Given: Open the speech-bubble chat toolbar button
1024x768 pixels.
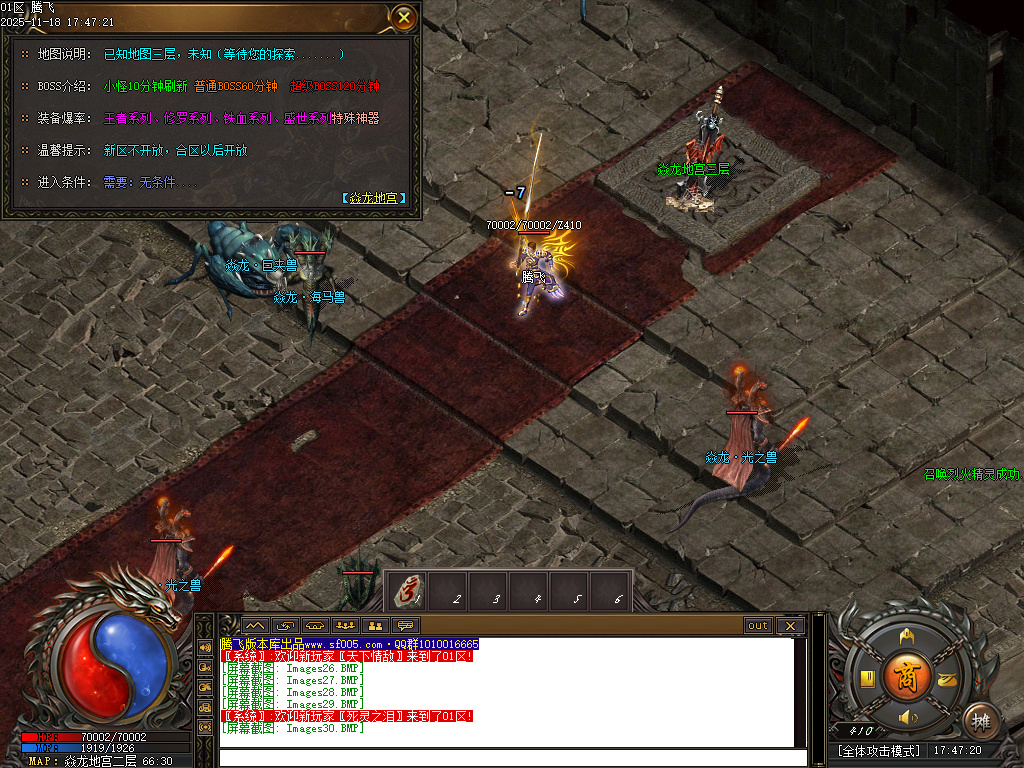Looking at the screenshot, I should point(405,626).
